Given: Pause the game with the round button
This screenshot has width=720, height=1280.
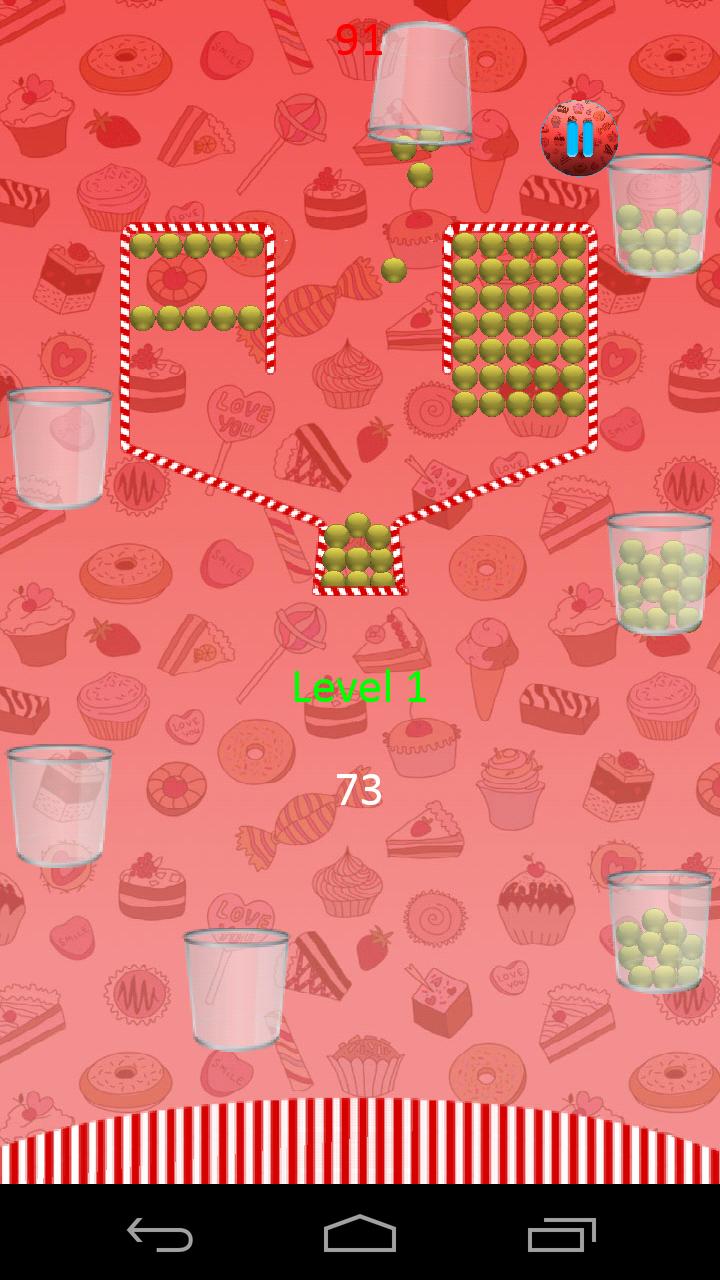Looking at the screenshot, I should tap(579, 138).
